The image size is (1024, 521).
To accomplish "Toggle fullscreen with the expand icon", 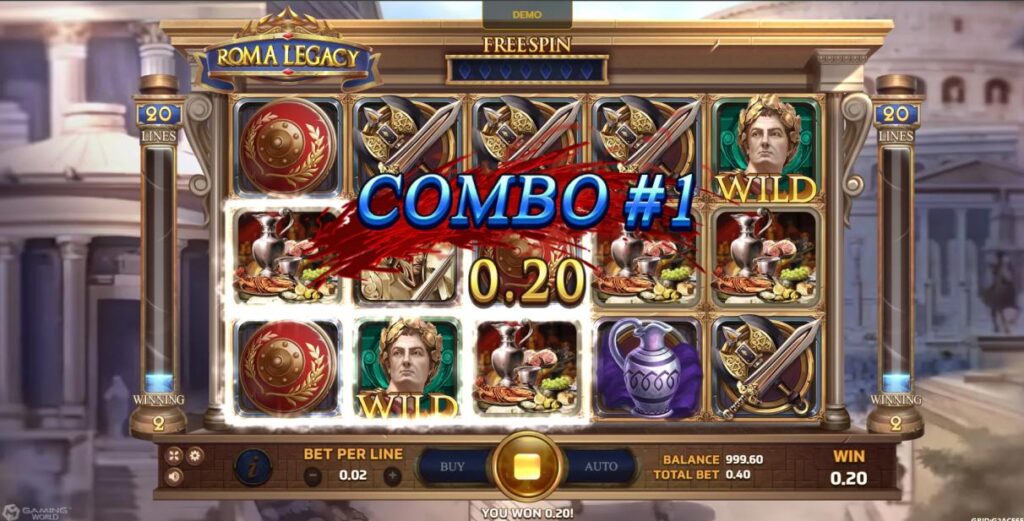I will point(175,456).
